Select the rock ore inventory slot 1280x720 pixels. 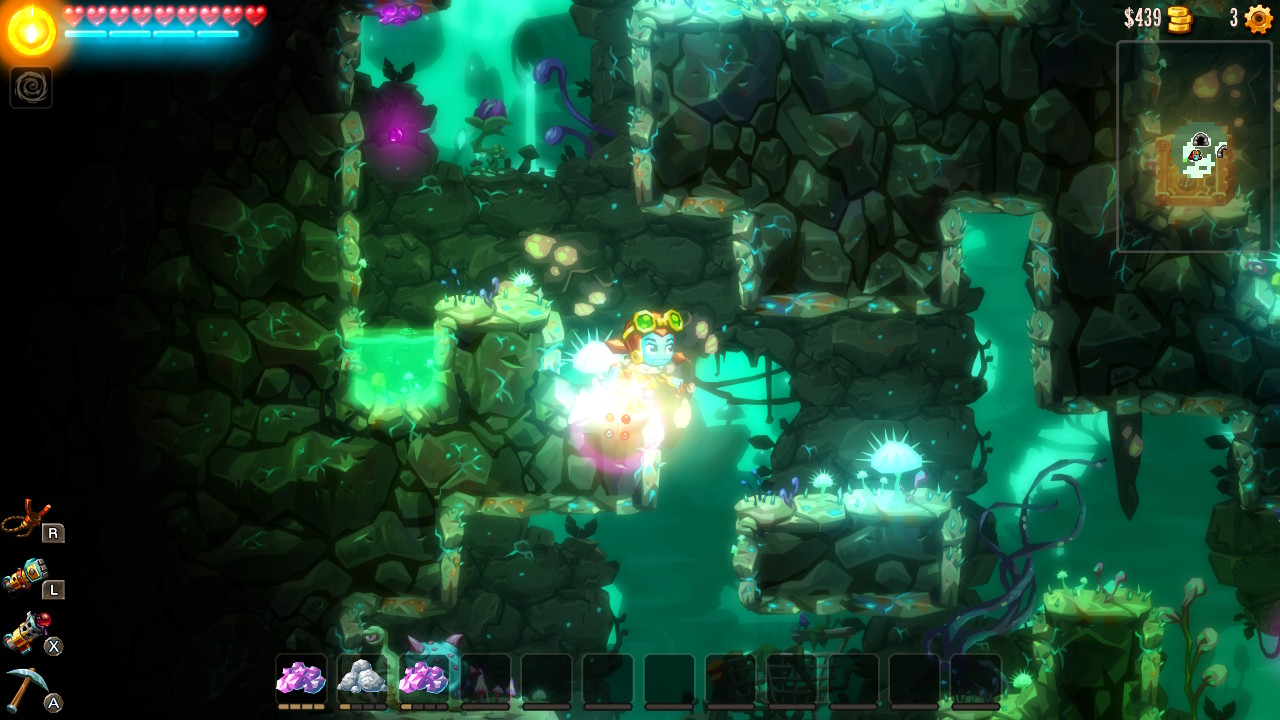364,677
